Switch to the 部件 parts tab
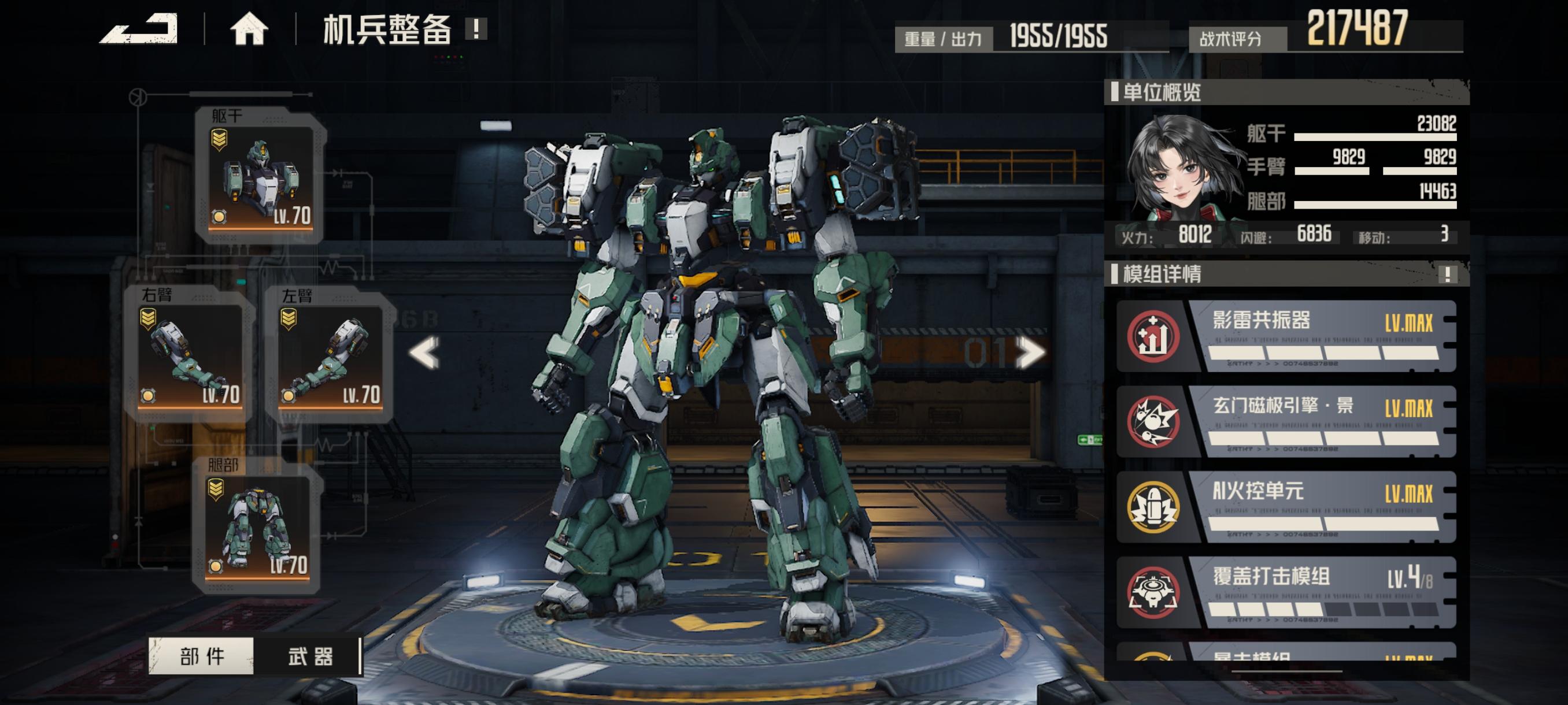This screenshot has width=1568, height=705. 201,656
